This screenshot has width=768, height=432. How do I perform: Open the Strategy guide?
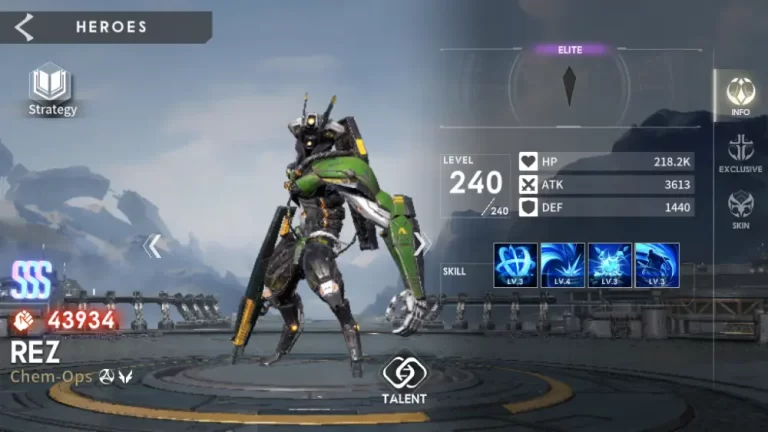point(51,88)
